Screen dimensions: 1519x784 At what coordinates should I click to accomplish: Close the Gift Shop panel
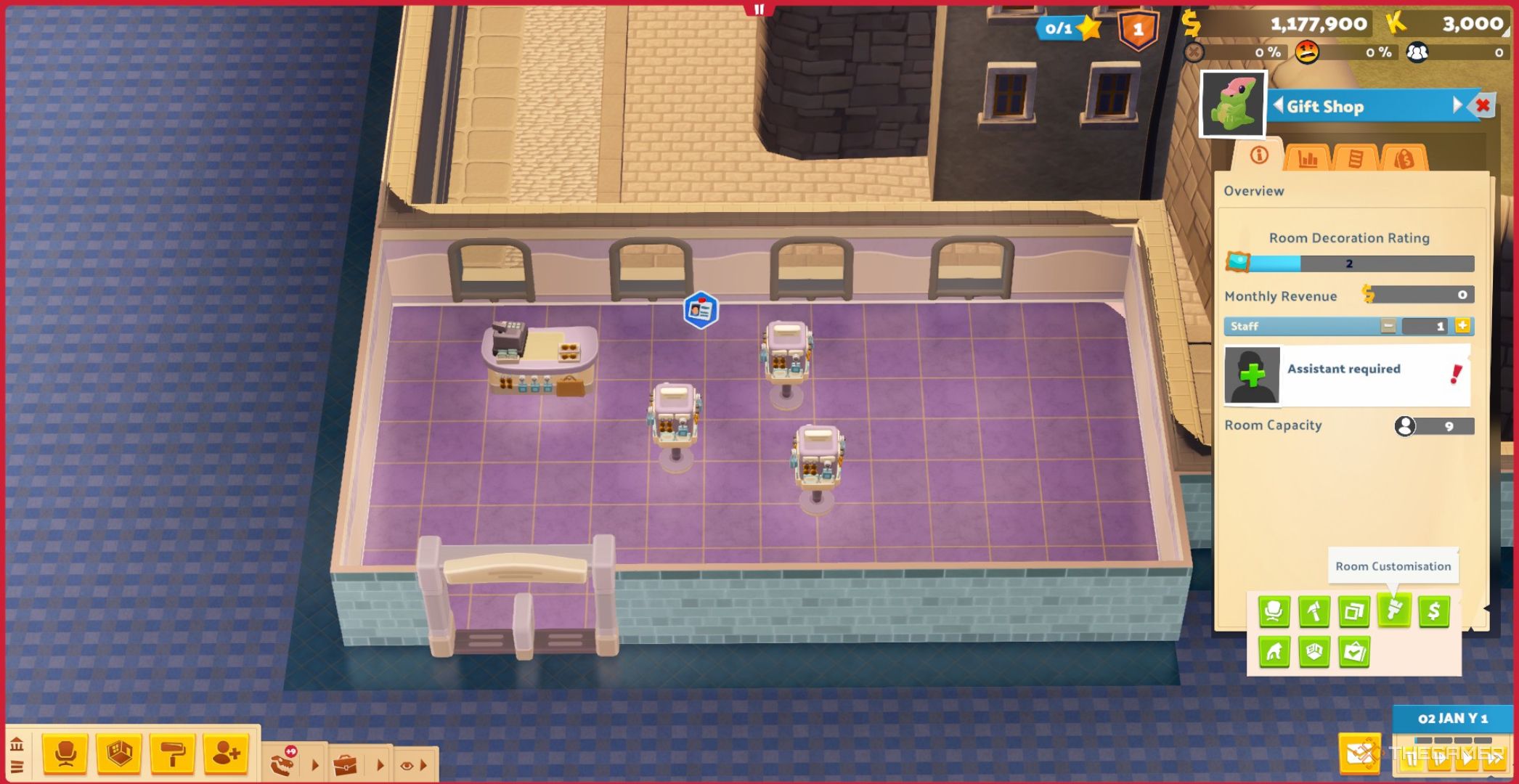point(1483,106)
